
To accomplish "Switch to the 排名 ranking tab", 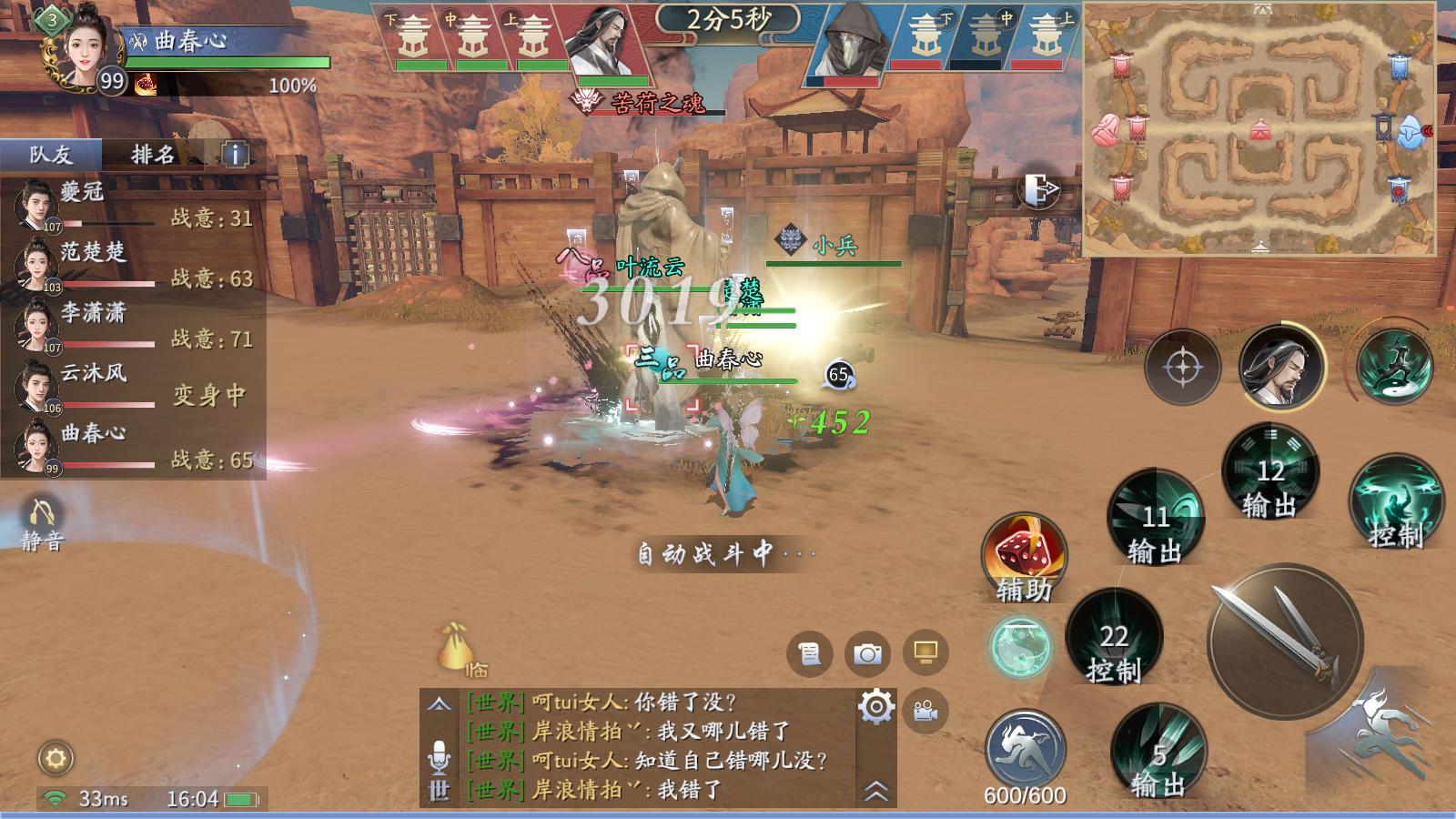I will point(152,155).
